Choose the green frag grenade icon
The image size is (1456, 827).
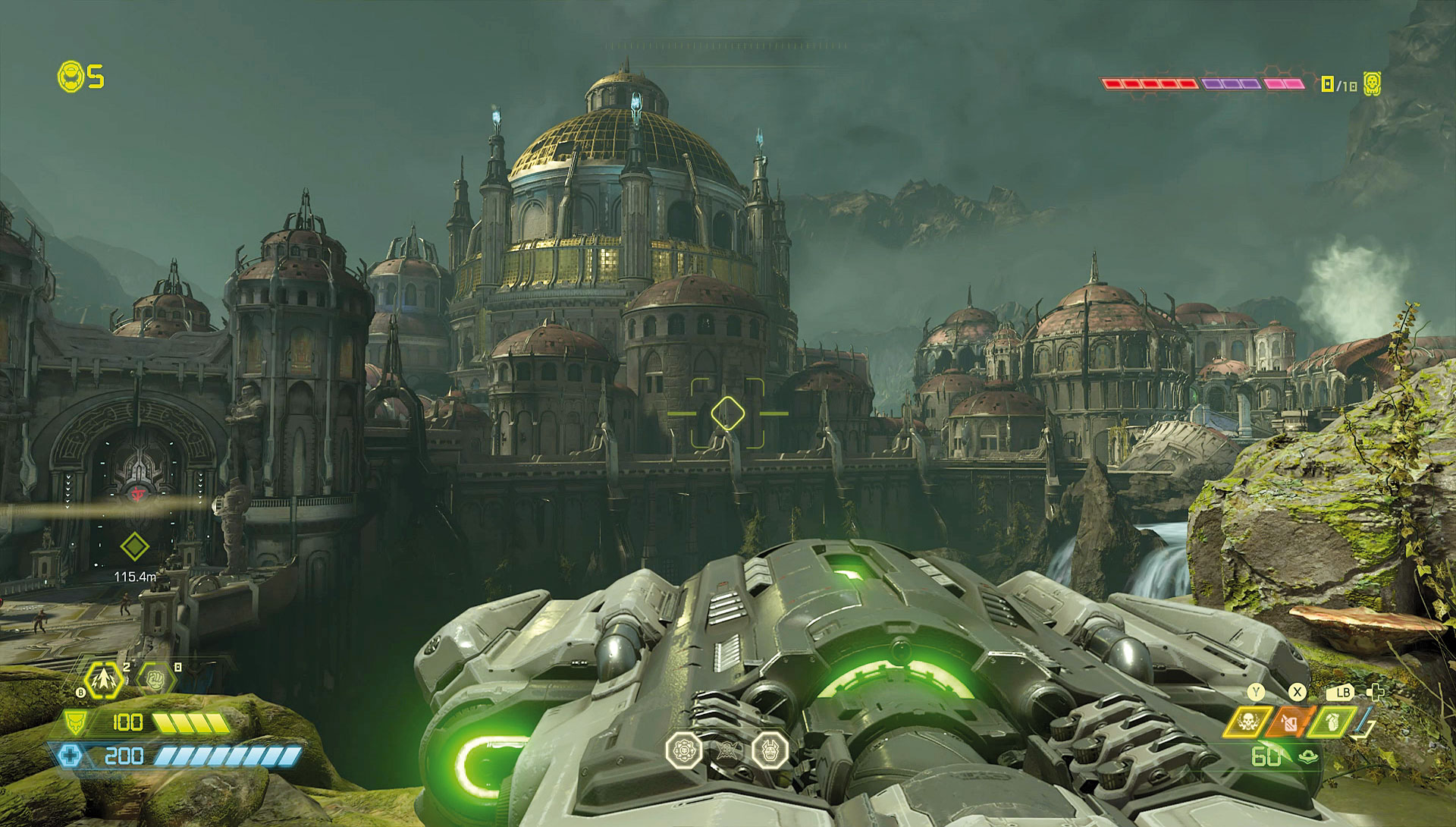coord(1332,722)
